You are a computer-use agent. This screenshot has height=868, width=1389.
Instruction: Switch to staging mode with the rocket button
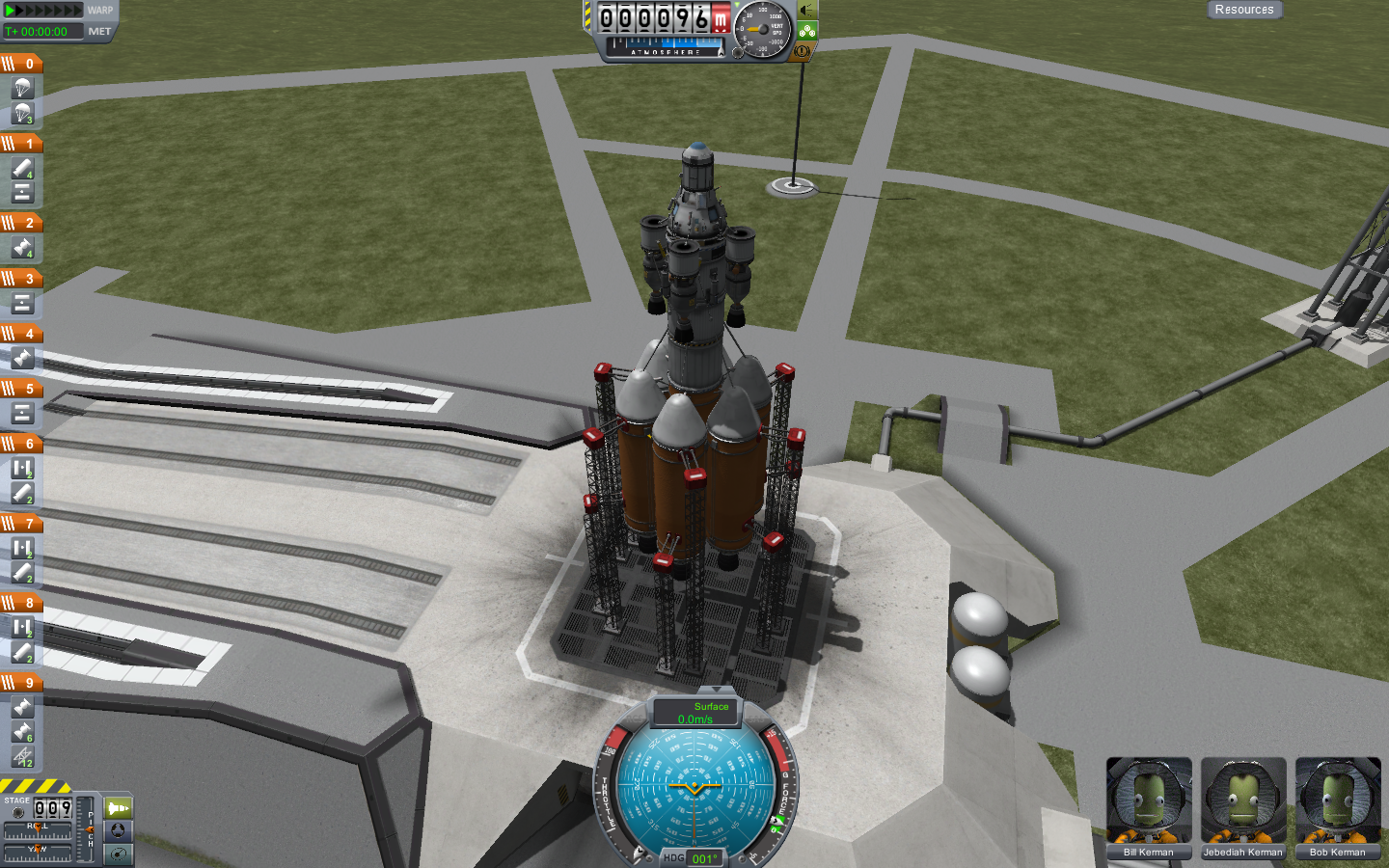[118, 808]
